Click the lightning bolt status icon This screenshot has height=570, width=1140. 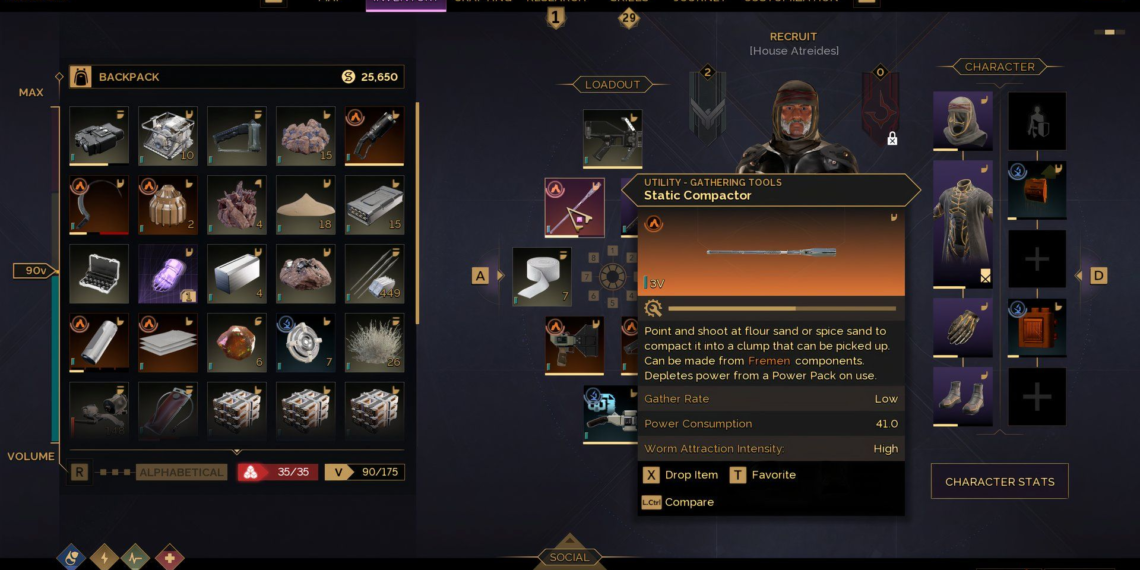click(104, 557)
